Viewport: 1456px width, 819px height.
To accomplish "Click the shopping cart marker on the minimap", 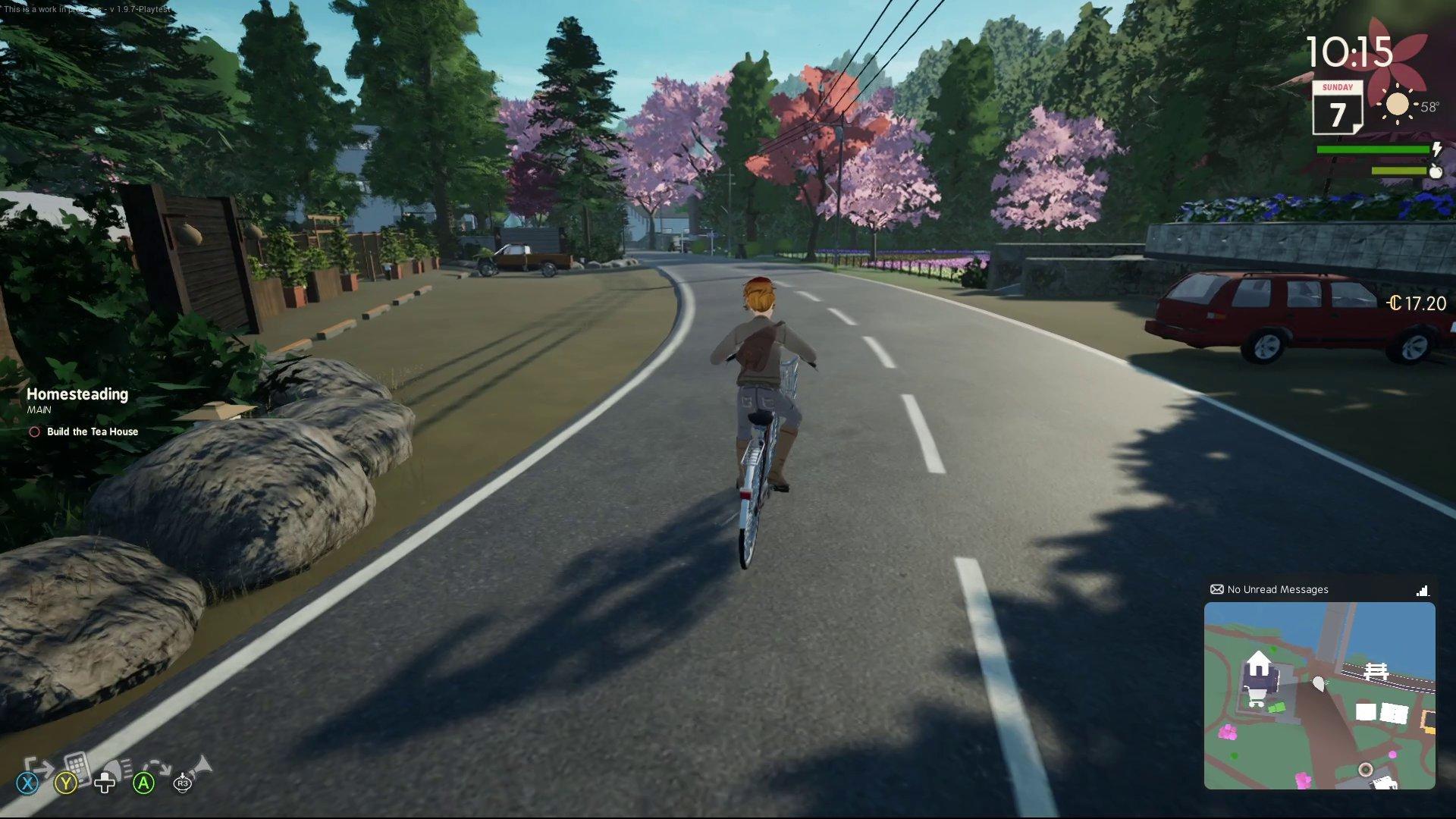I will [x=1256, y=698].
